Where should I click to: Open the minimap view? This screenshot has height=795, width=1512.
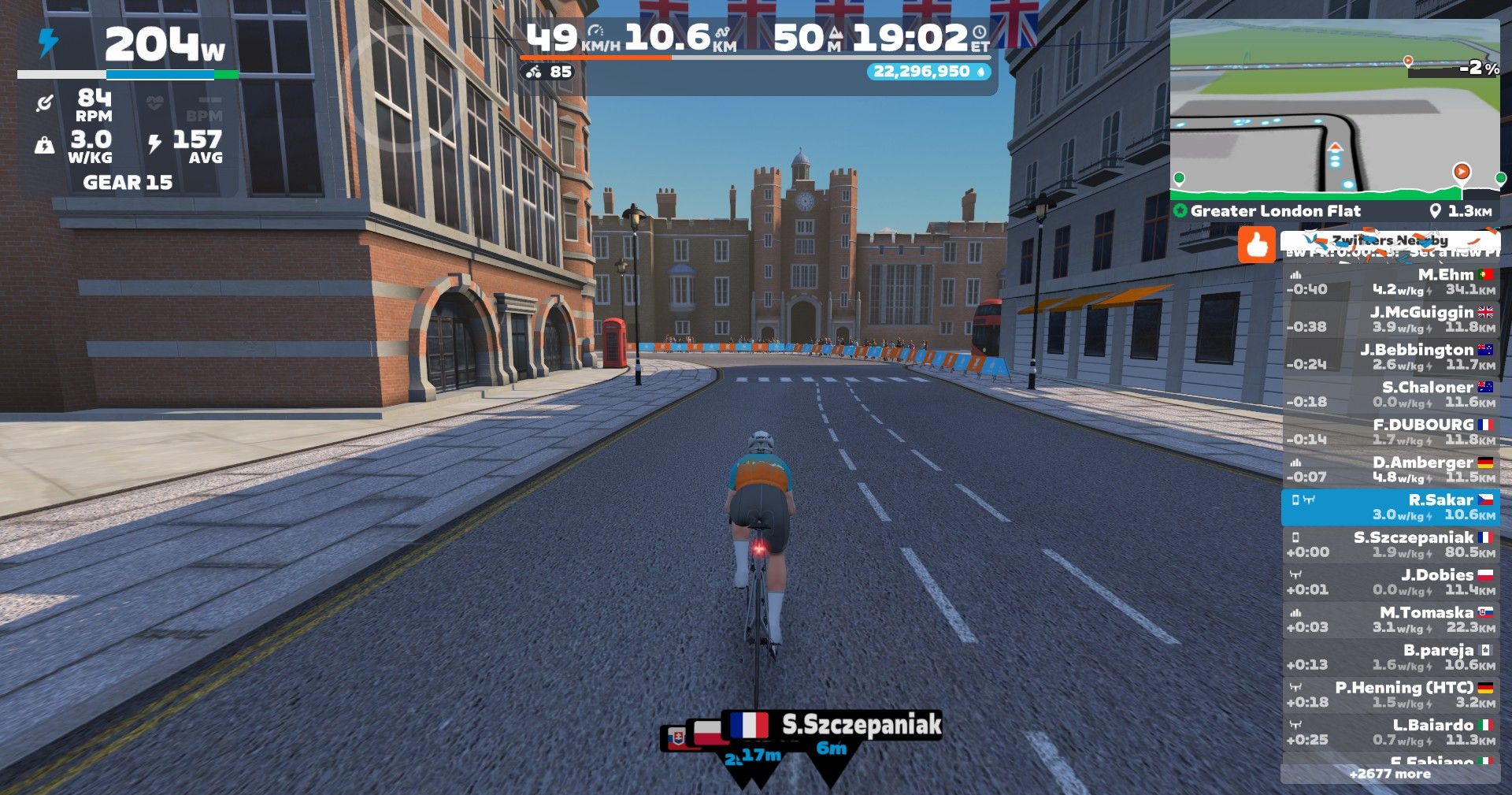(x=1334, y=106)
